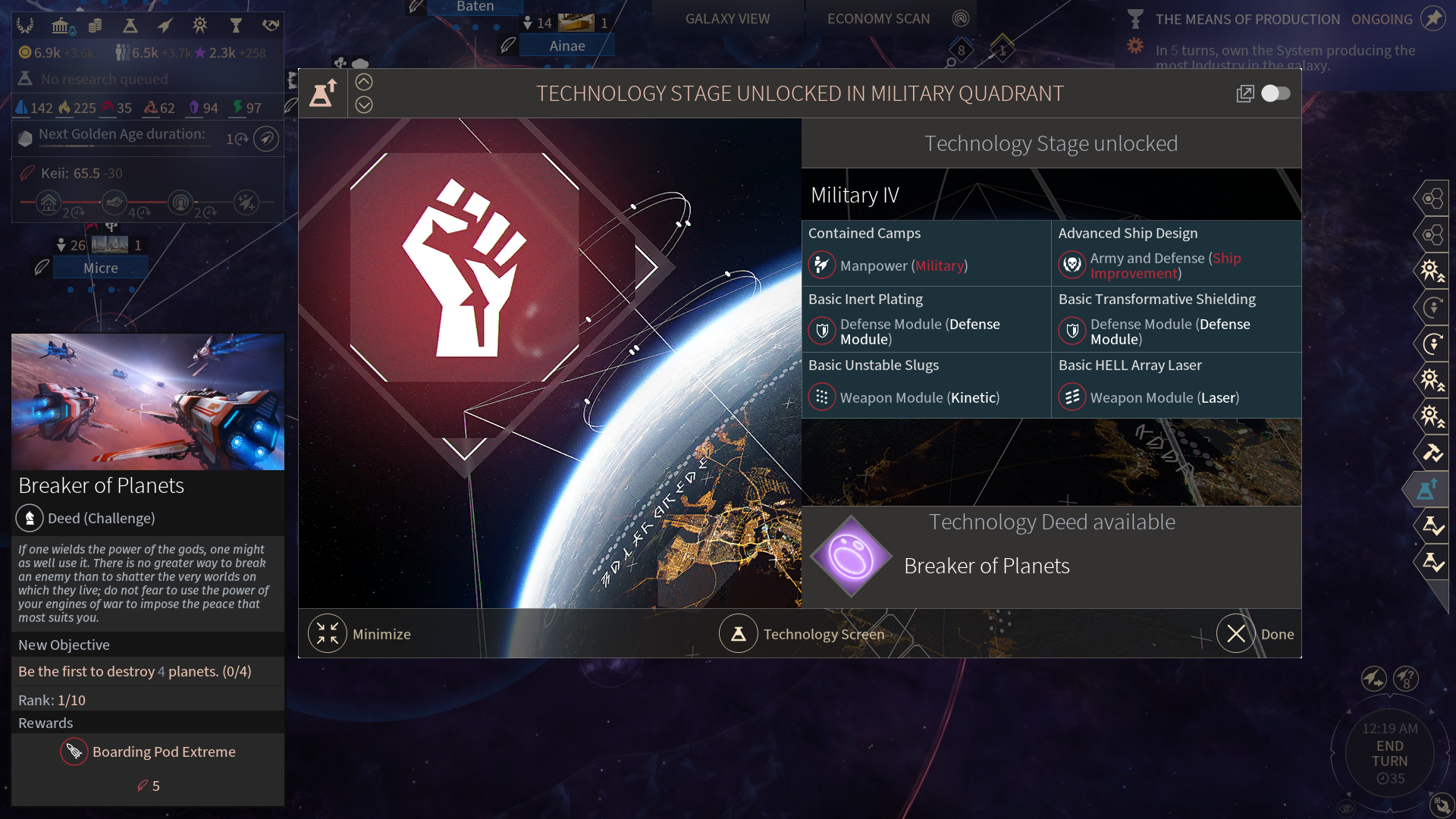
Task: Select the Ainae system label
Action: (x=567, y=46)
